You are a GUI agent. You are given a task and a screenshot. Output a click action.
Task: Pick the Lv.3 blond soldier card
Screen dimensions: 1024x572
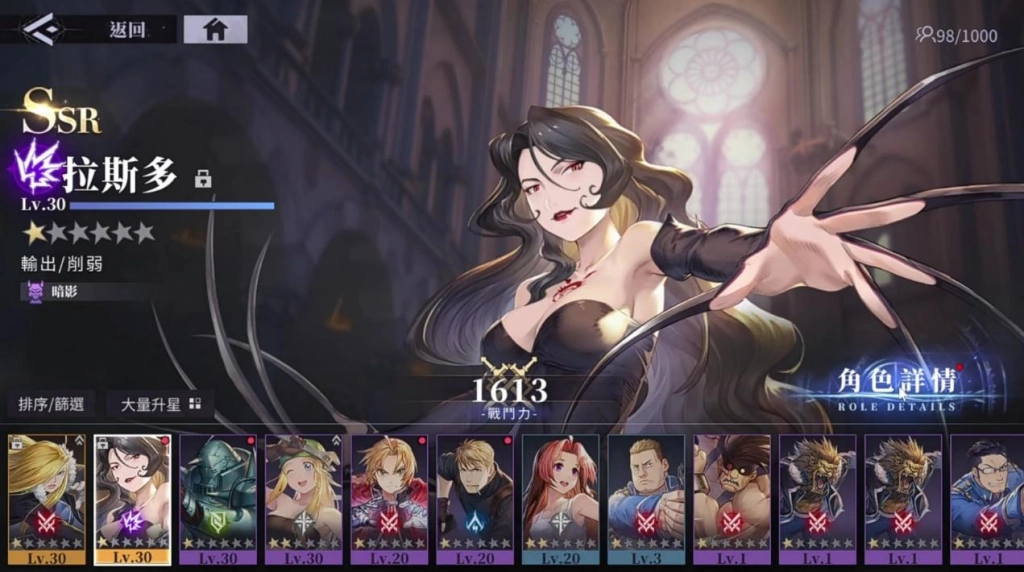(646, 499)
